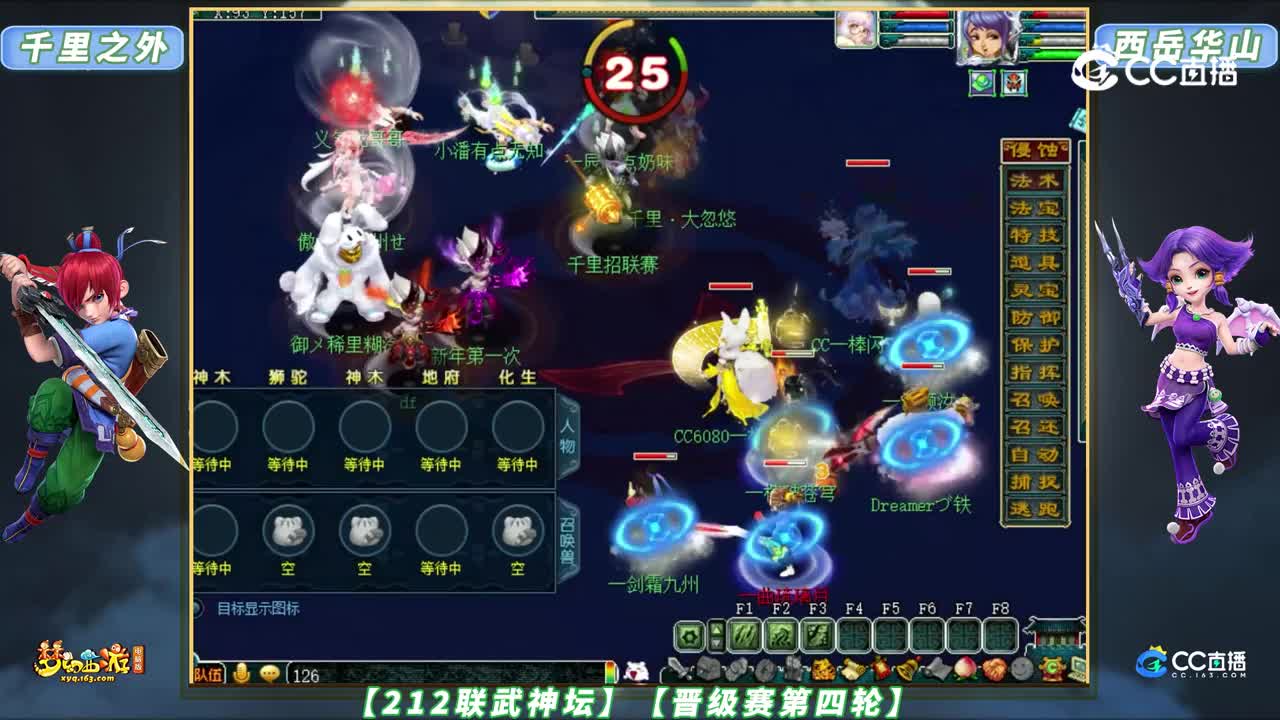
Task: Open the emoji expression icon next to chat
Action: click(x=268, y=671)
